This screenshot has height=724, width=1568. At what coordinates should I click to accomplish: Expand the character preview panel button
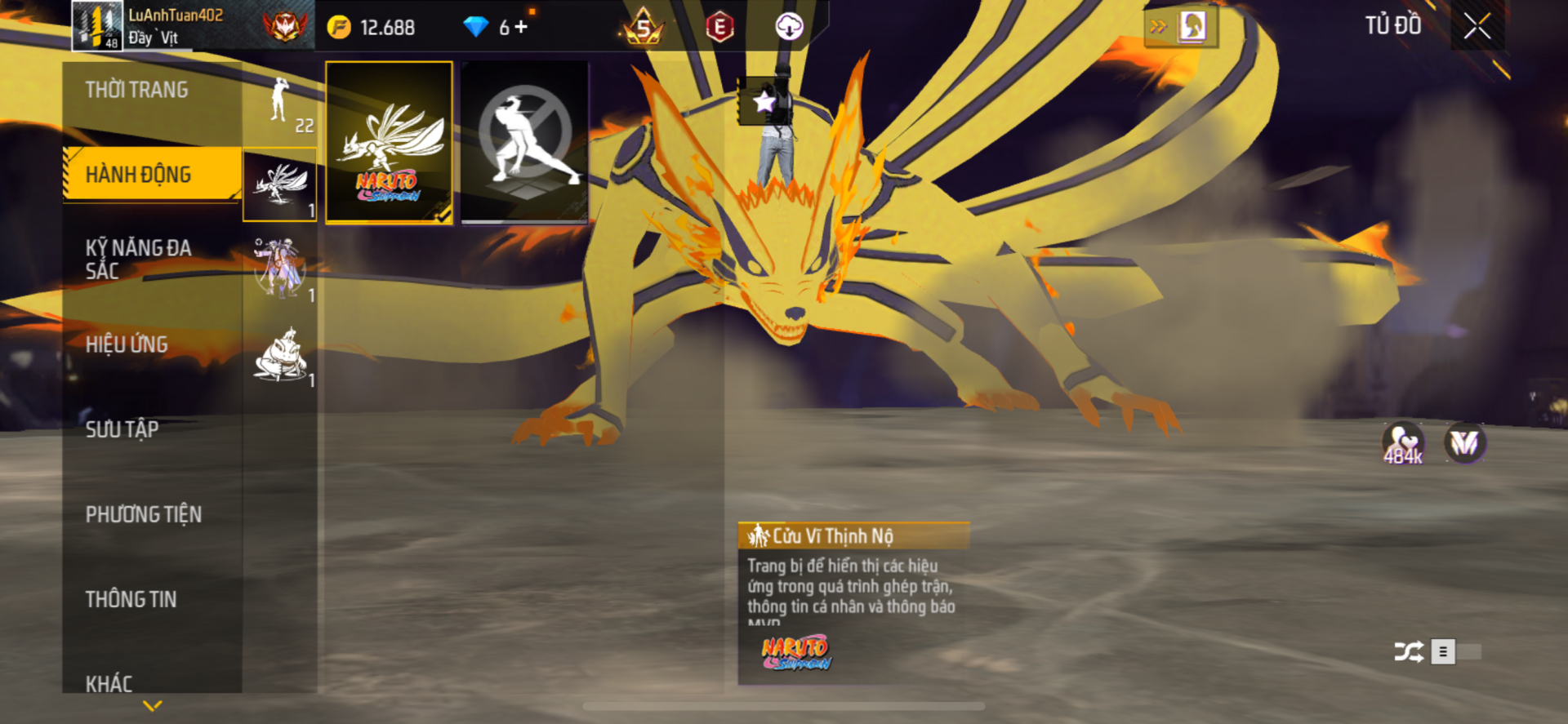[1180, 27]
